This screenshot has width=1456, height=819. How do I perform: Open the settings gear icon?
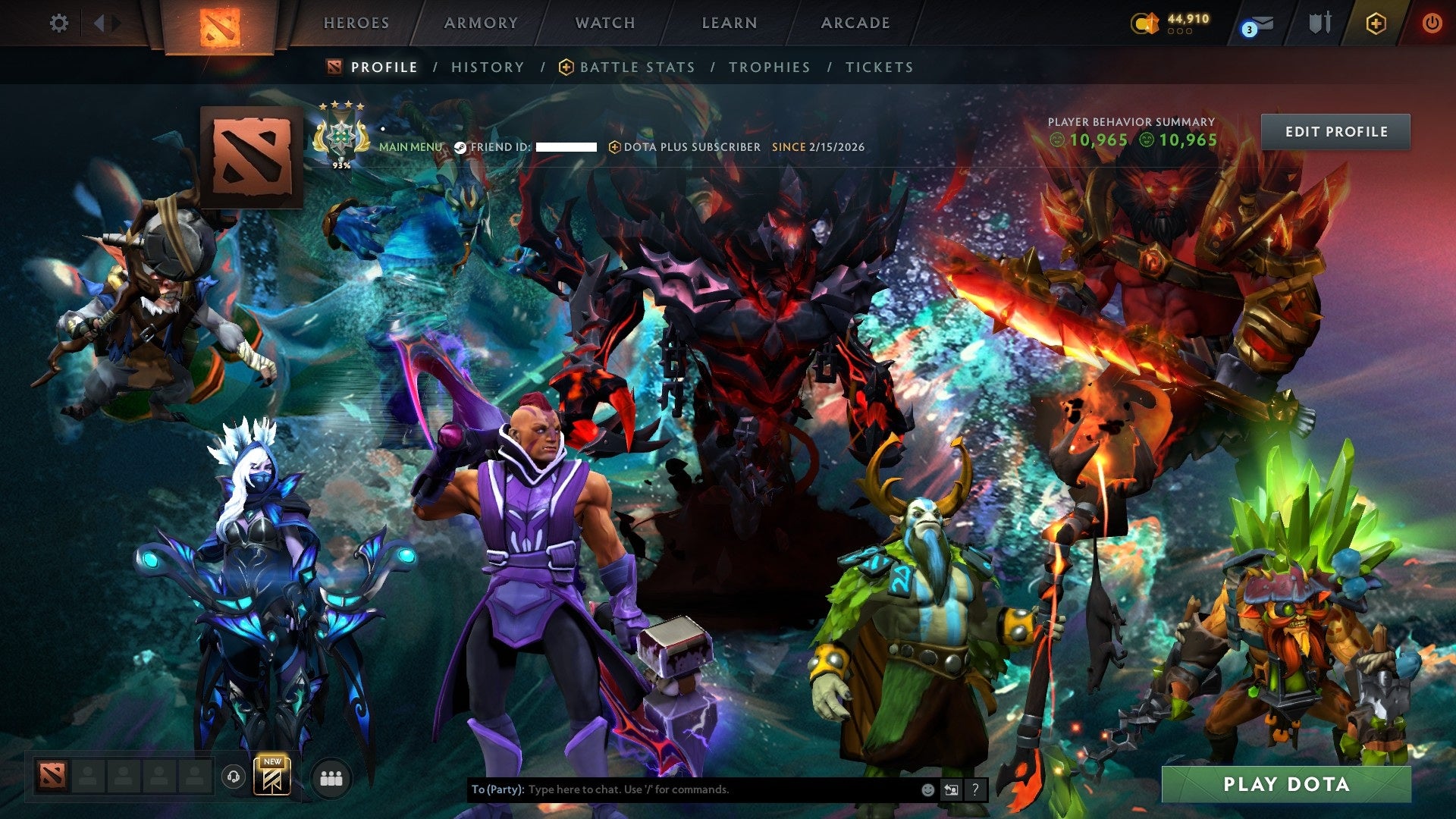[x=58, y=23]
